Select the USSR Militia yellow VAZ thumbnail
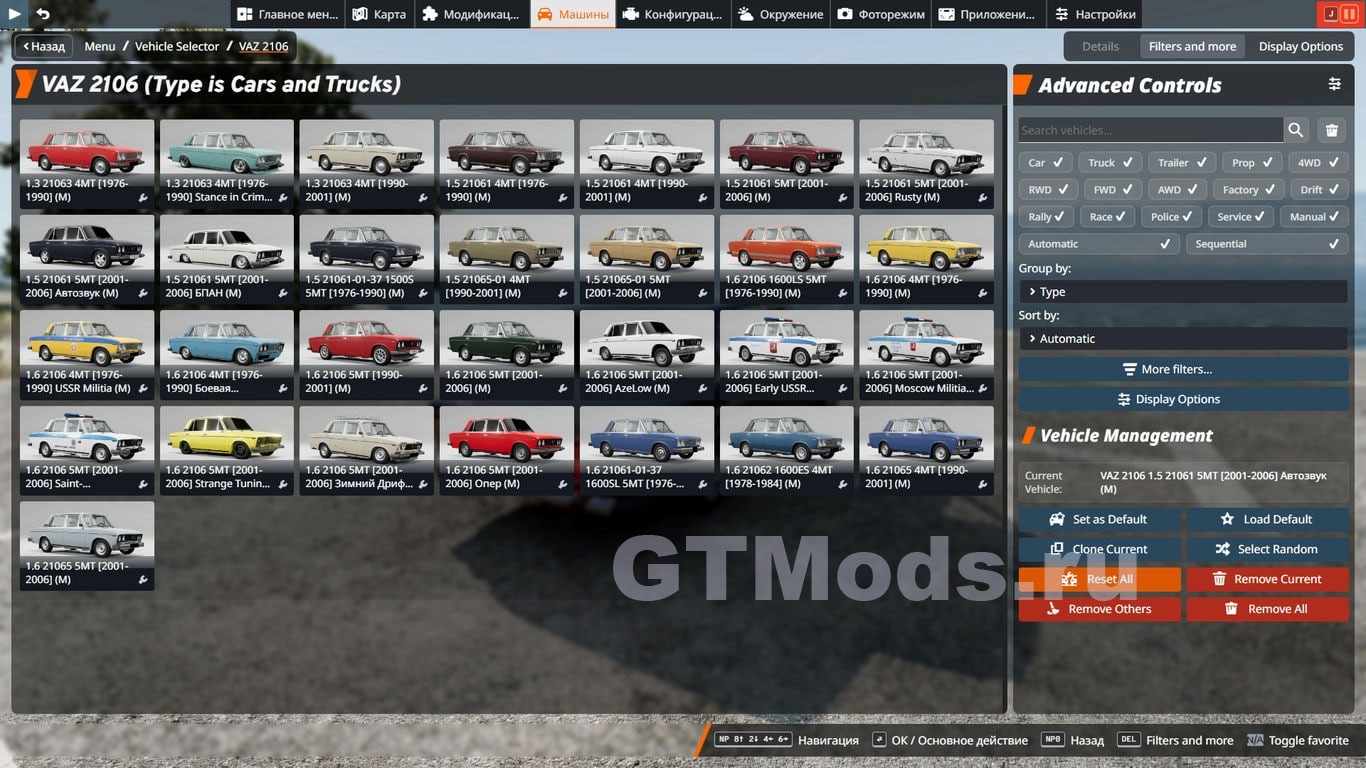 87,353
